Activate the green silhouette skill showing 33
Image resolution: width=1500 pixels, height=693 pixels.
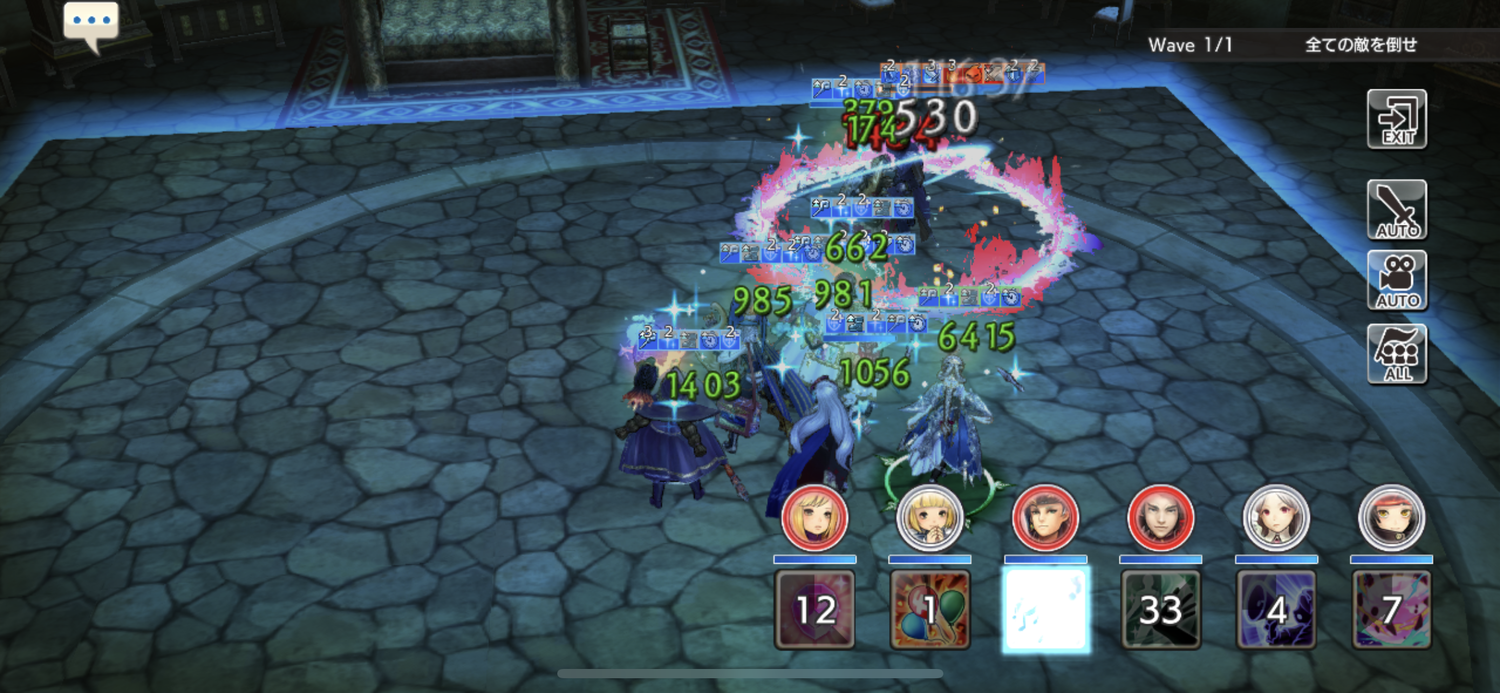(1161, 608)
